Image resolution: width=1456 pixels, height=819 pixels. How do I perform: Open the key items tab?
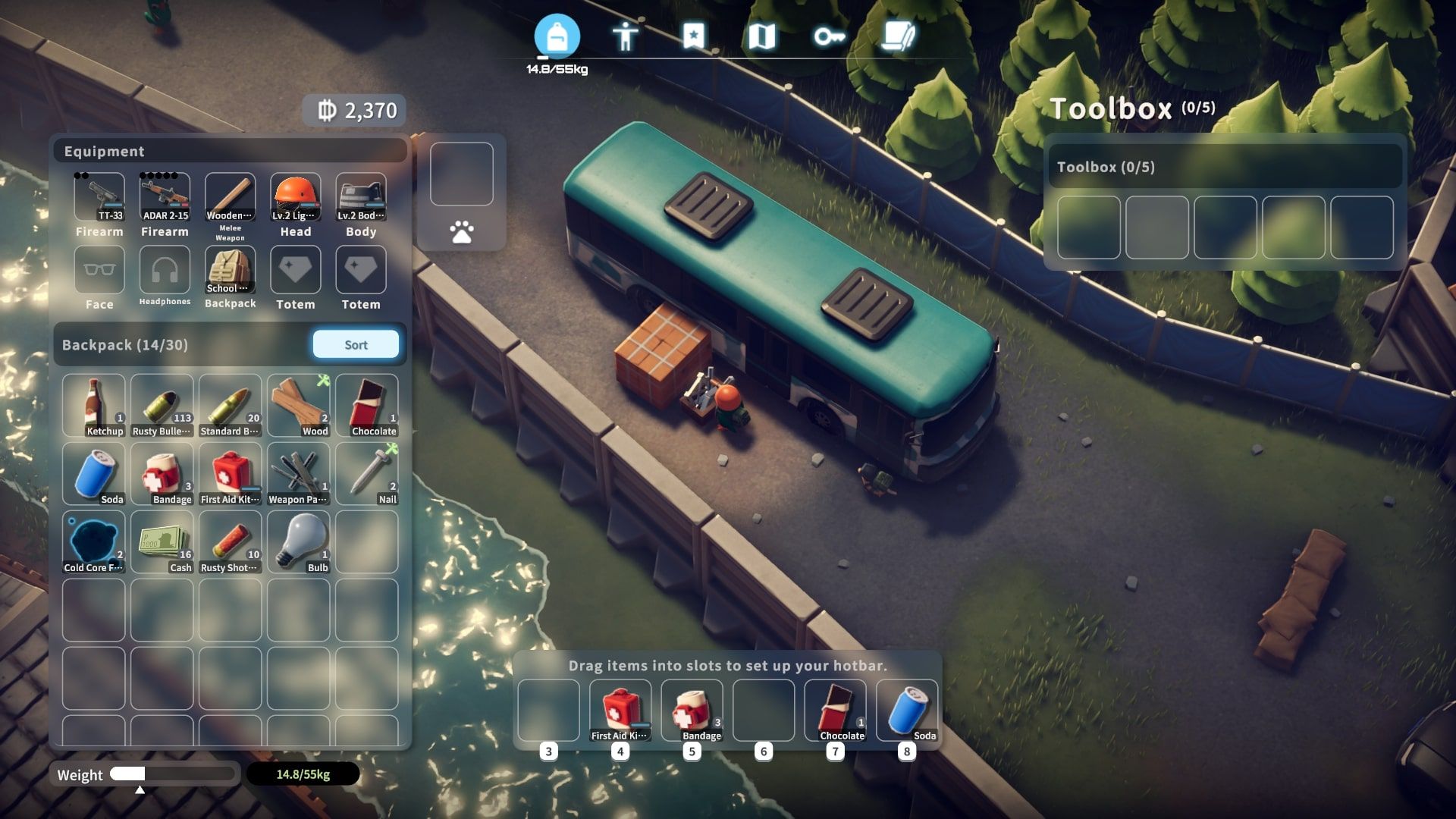(x=829, y=36)
